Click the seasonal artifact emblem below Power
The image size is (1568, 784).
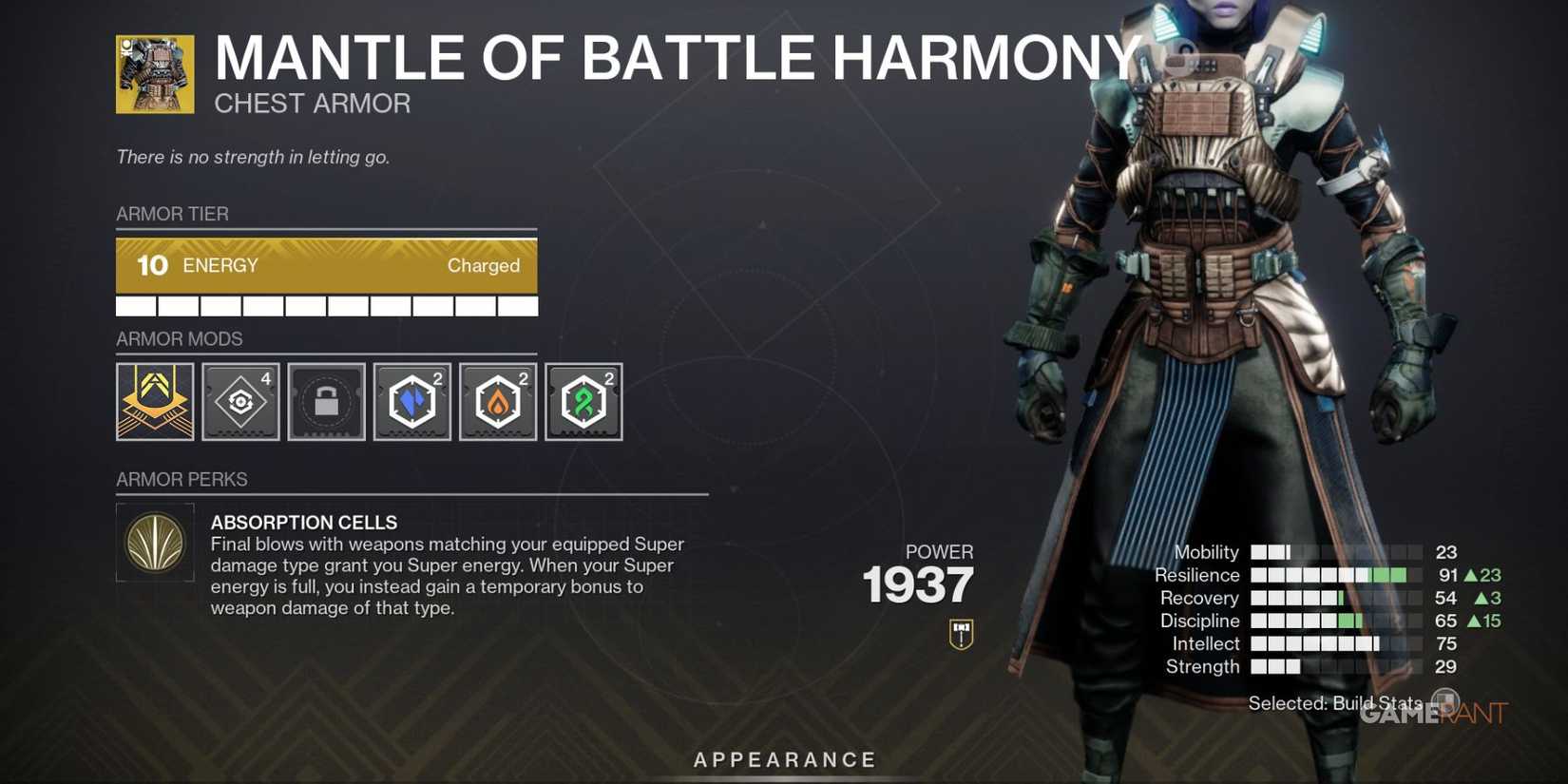point(961,635)
